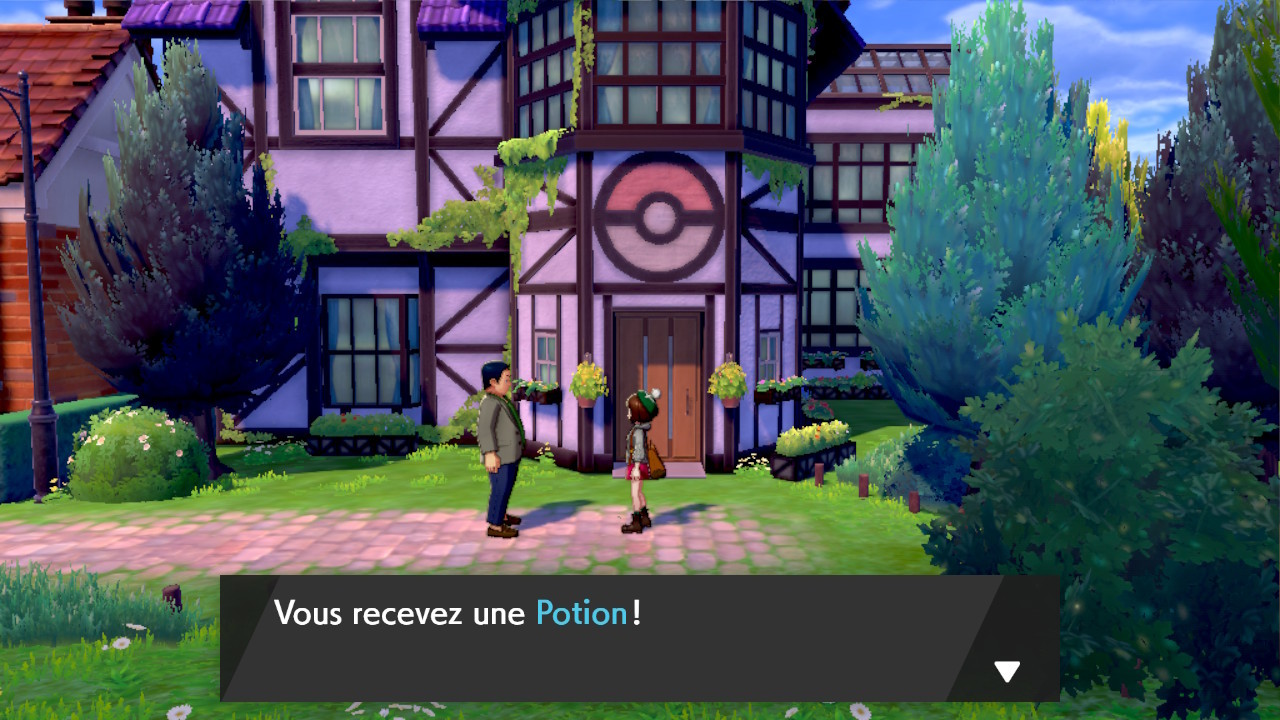Click the player character facing the man

642,450
